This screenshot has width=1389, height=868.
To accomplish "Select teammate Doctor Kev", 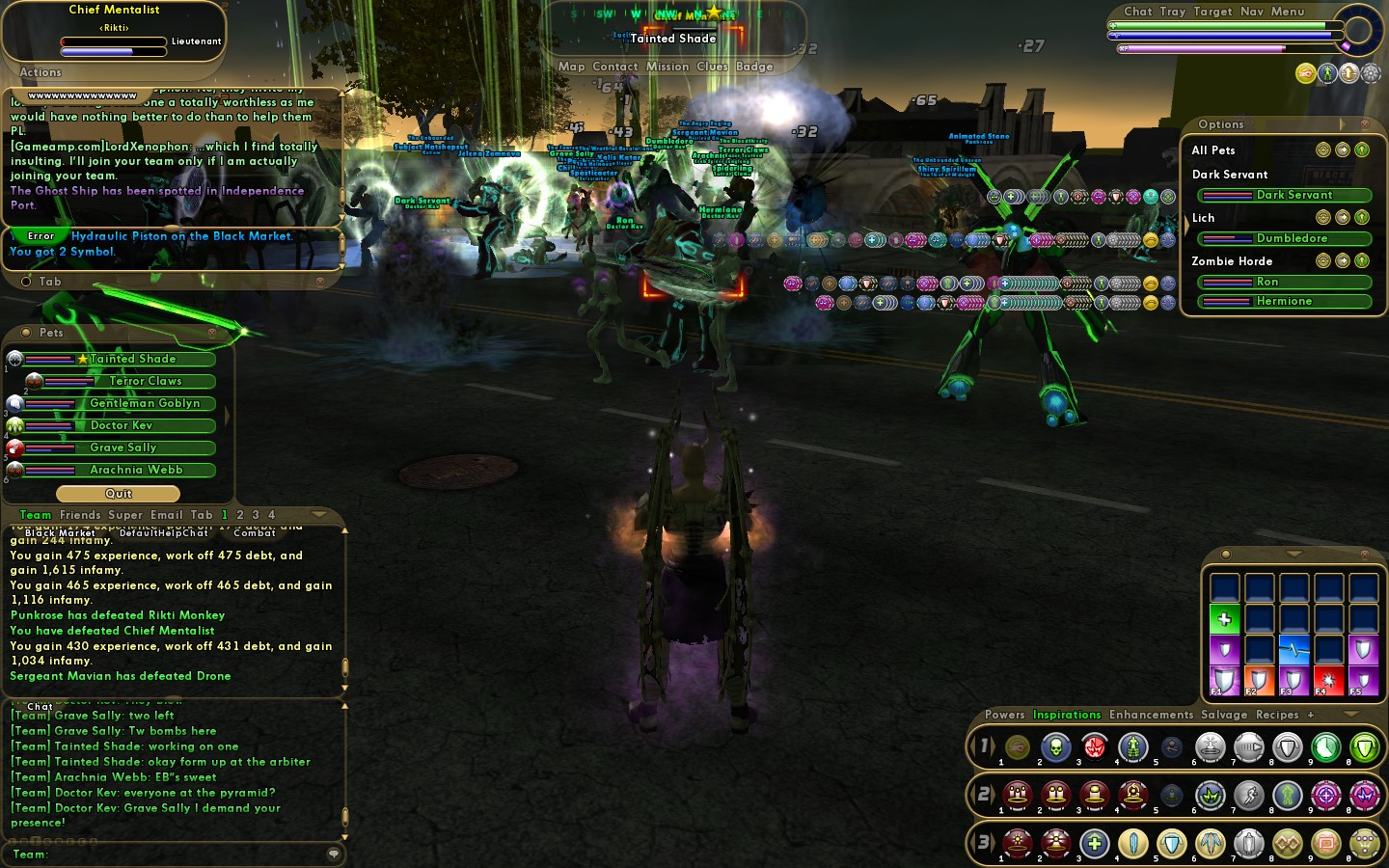I will coord(122,425).
